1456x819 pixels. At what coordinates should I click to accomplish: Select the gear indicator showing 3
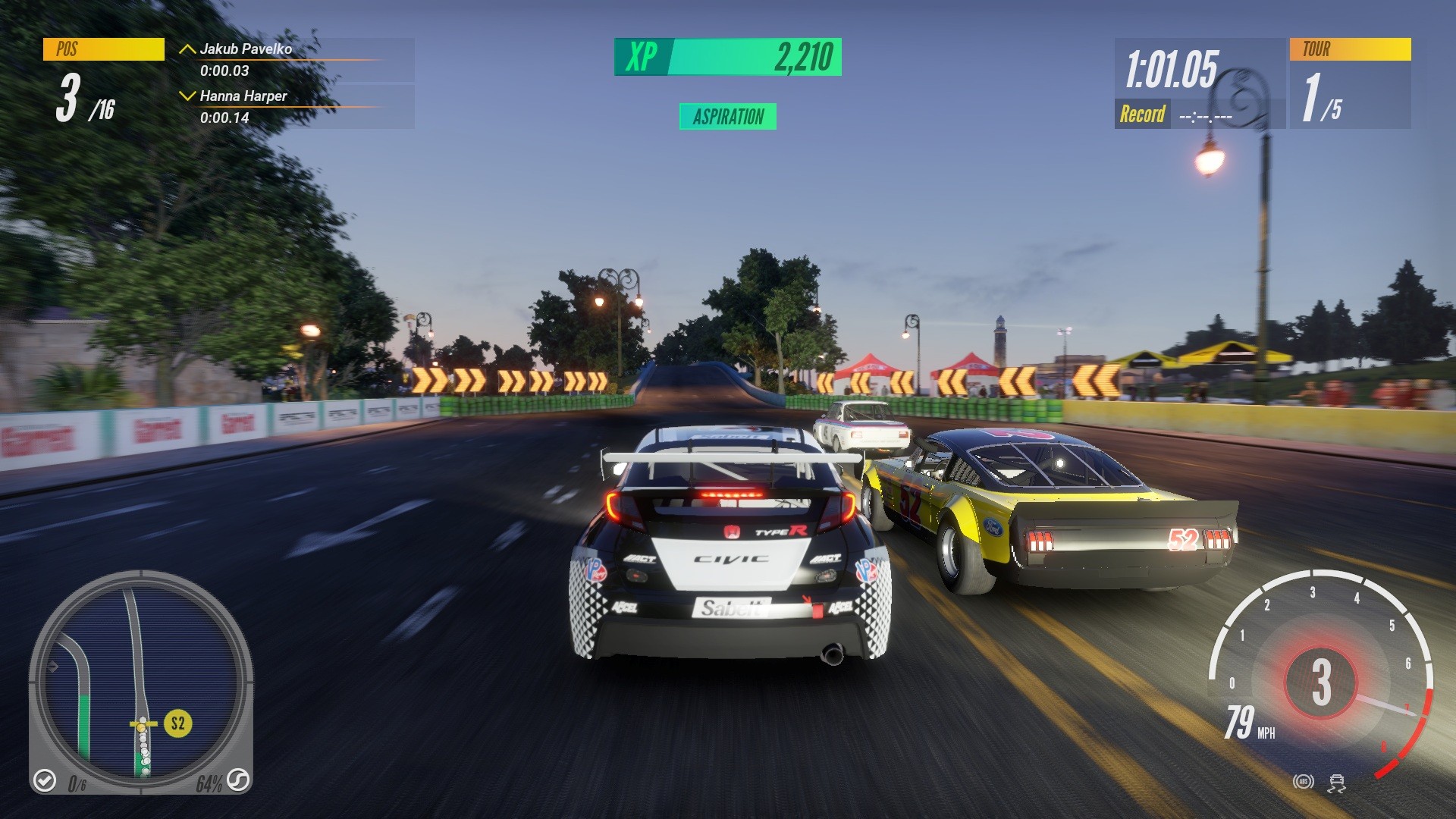tap(1322, 682)
